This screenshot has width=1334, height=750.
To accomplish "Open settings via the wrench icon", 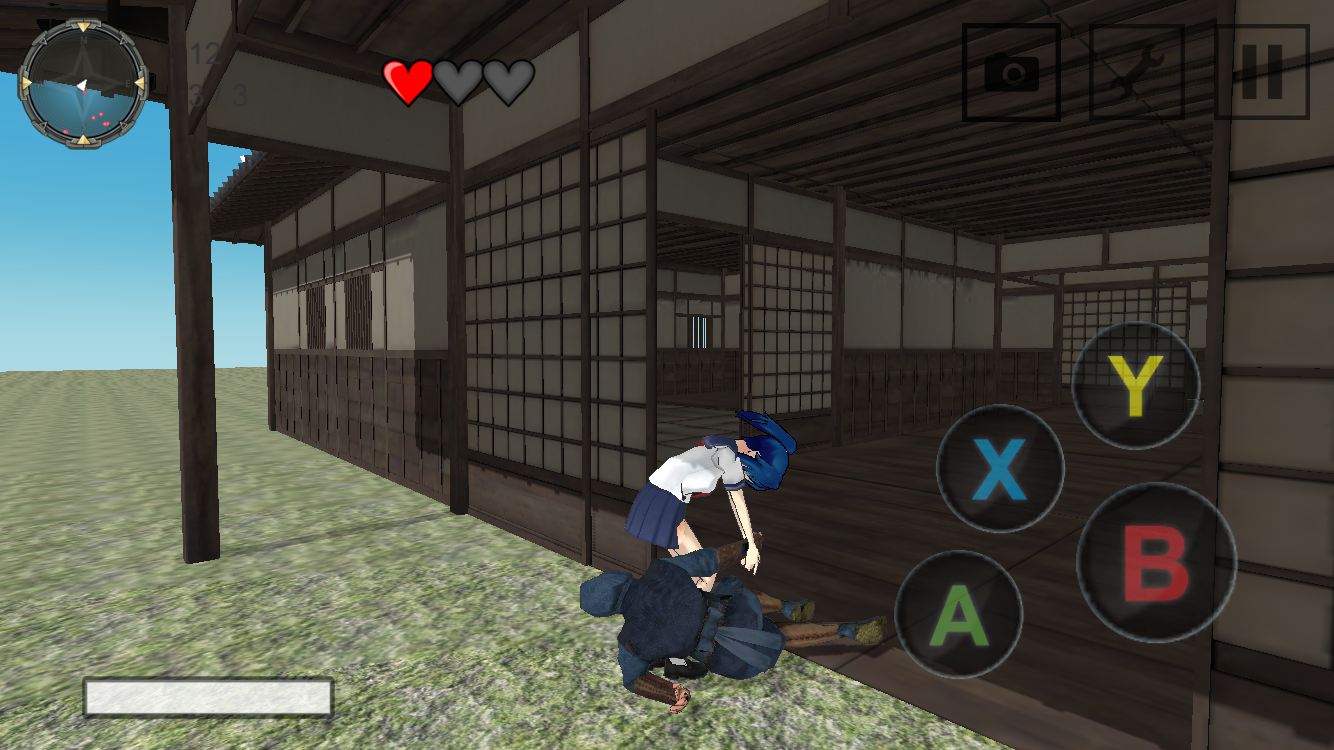I will 1135,72.
